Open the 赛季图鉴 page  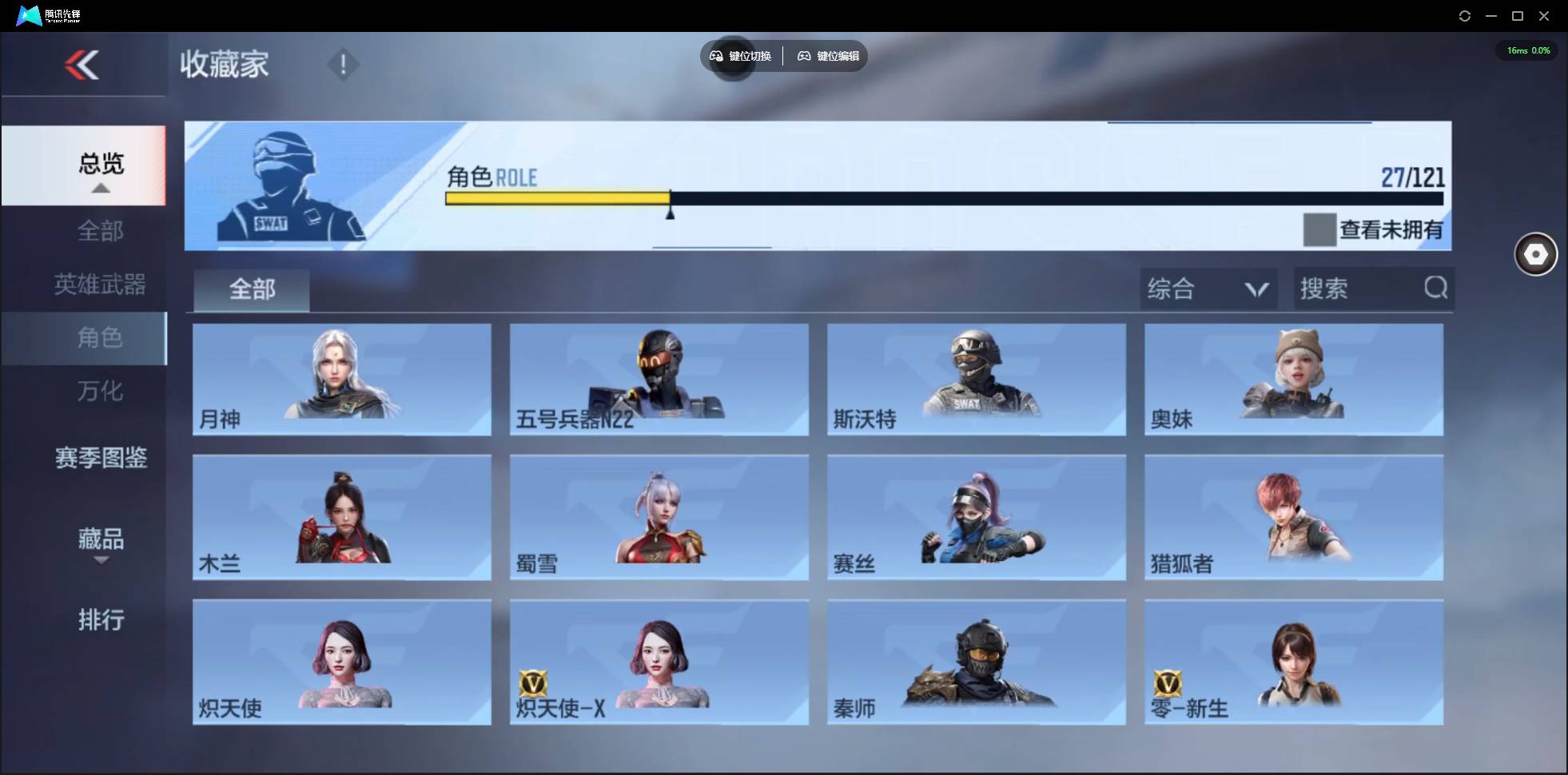(x=101, y=458)
